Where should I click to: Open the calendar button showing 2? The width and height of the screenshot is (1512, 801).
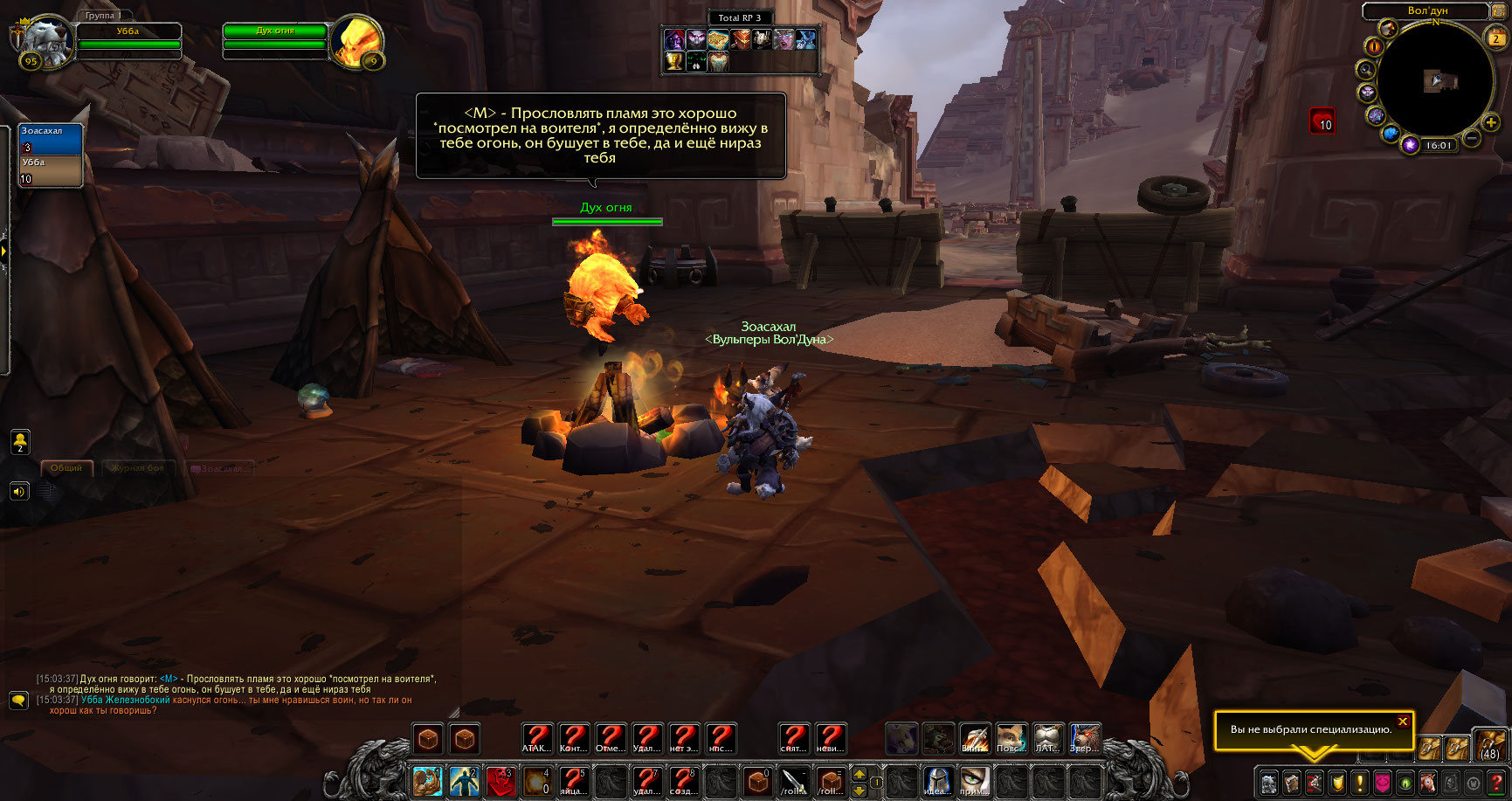tap(1496, 37)
